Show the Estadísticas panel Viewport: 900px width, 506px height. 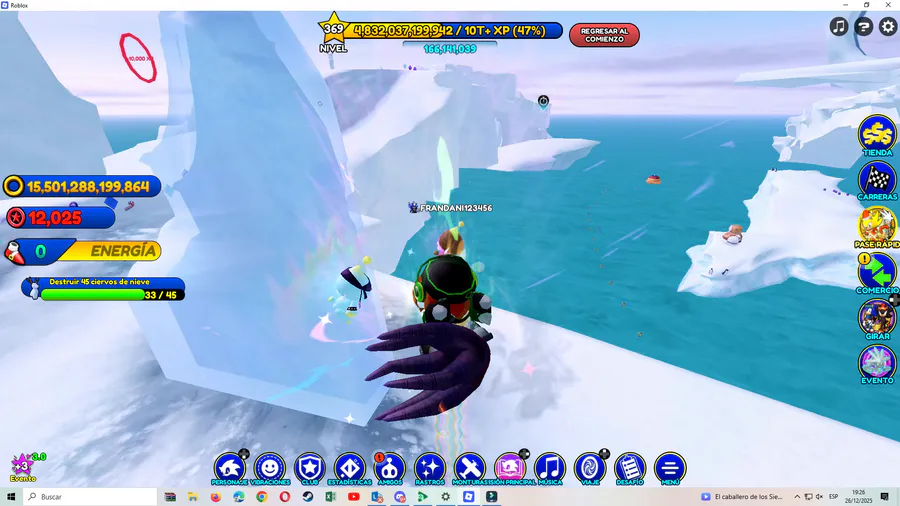(x=349, y=467)
